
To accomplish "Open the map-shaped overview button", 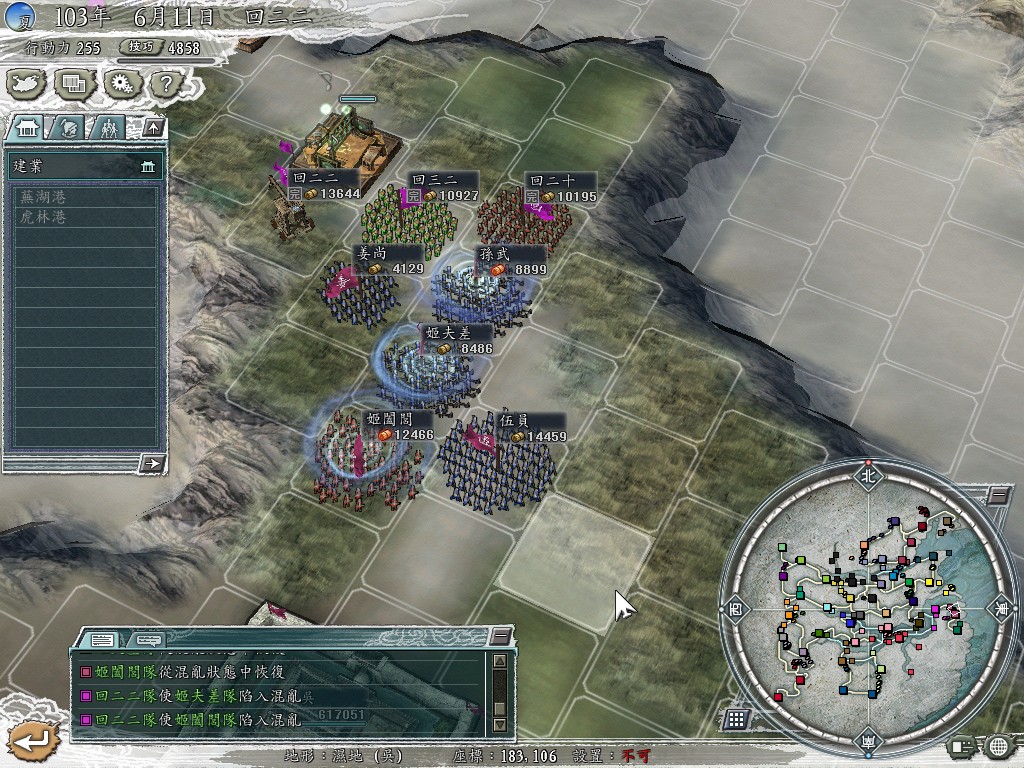I will [27, 84].
